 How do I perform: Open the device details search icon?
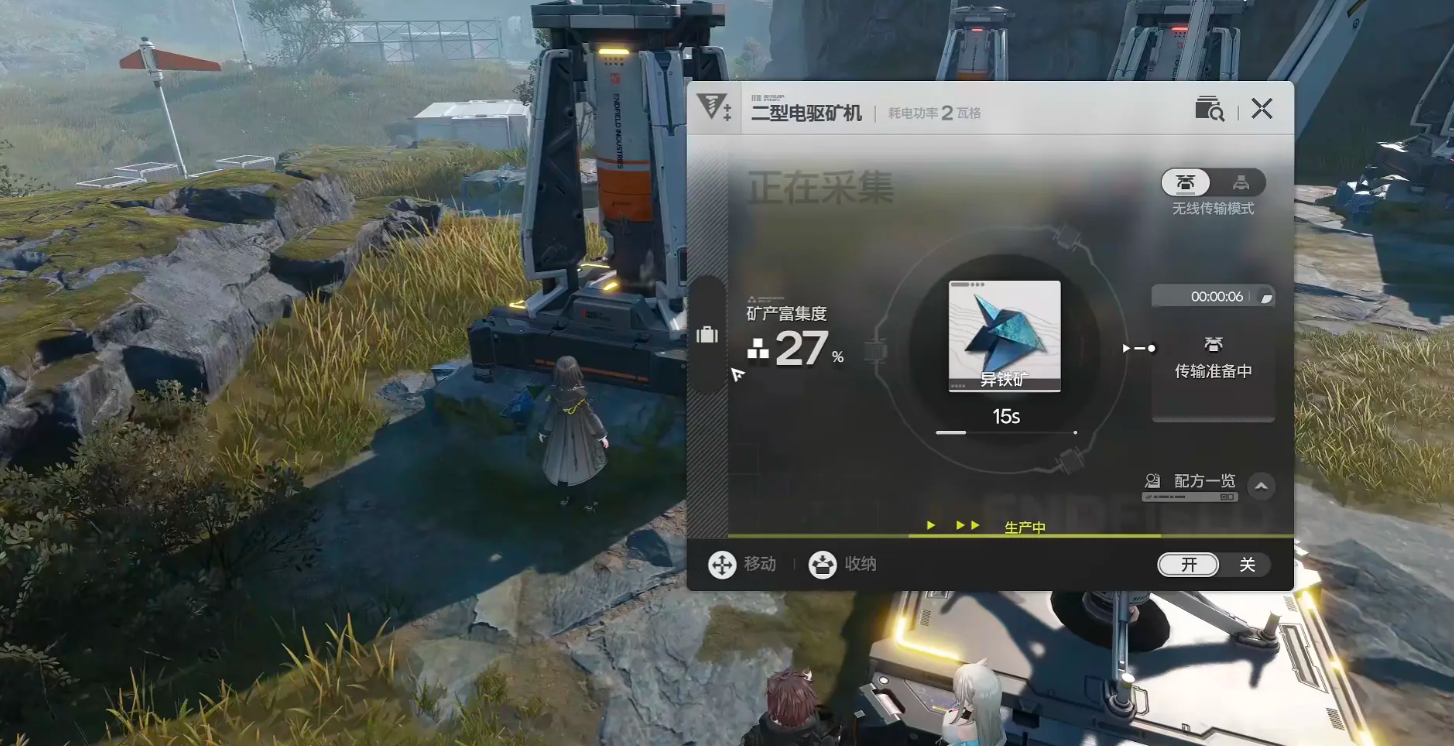point(1209,109)
